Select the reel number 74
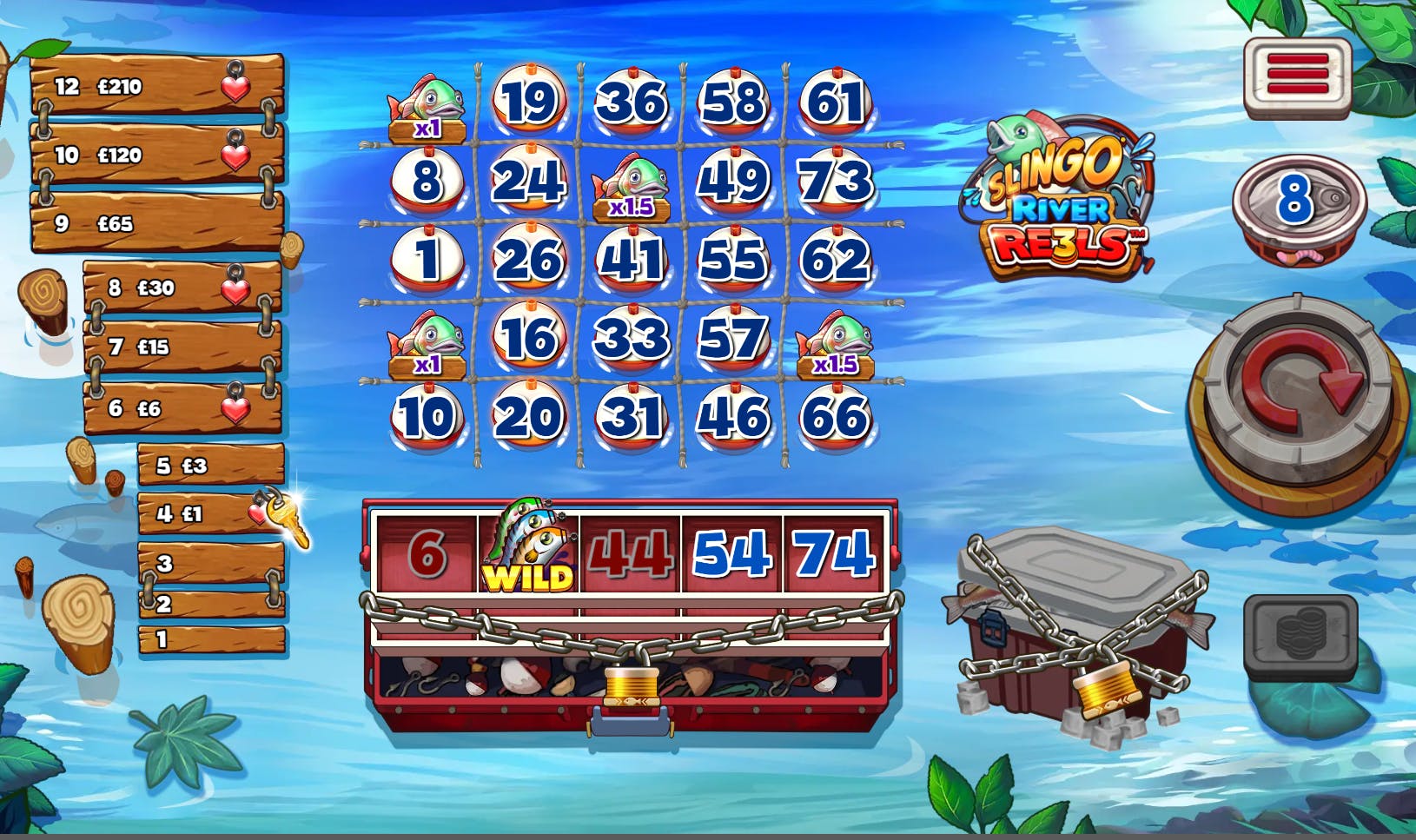The image size is (1416, 840). [x=835, y=553]
